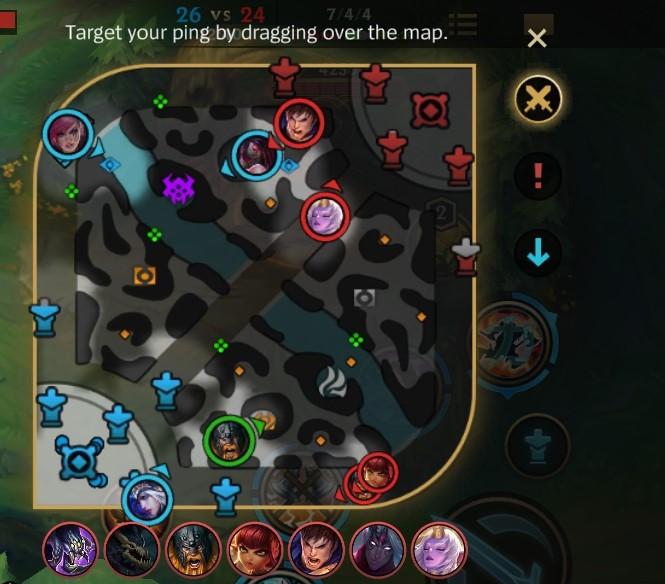Select the dark-faced glowing-eyed portrait in bottom row
This screenshot has height=584, width=665.
[x=377, y=548]
